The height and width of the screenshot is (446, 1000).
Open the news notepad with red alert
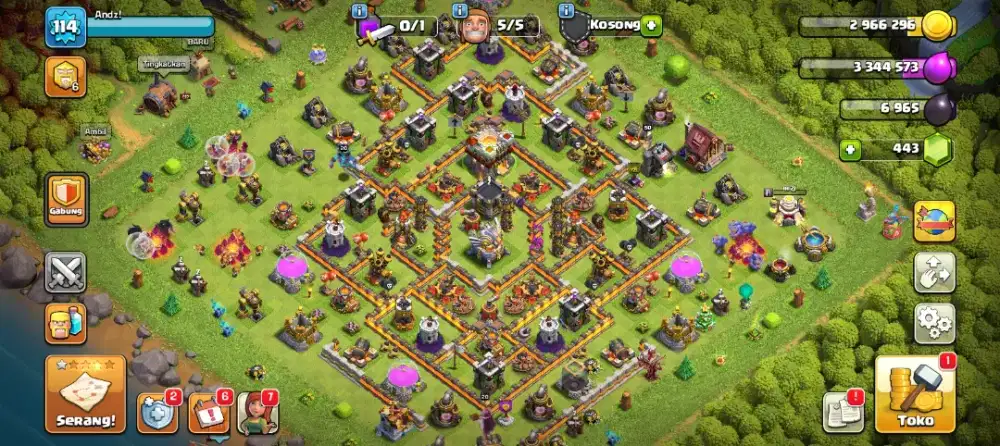pos(840,411)
